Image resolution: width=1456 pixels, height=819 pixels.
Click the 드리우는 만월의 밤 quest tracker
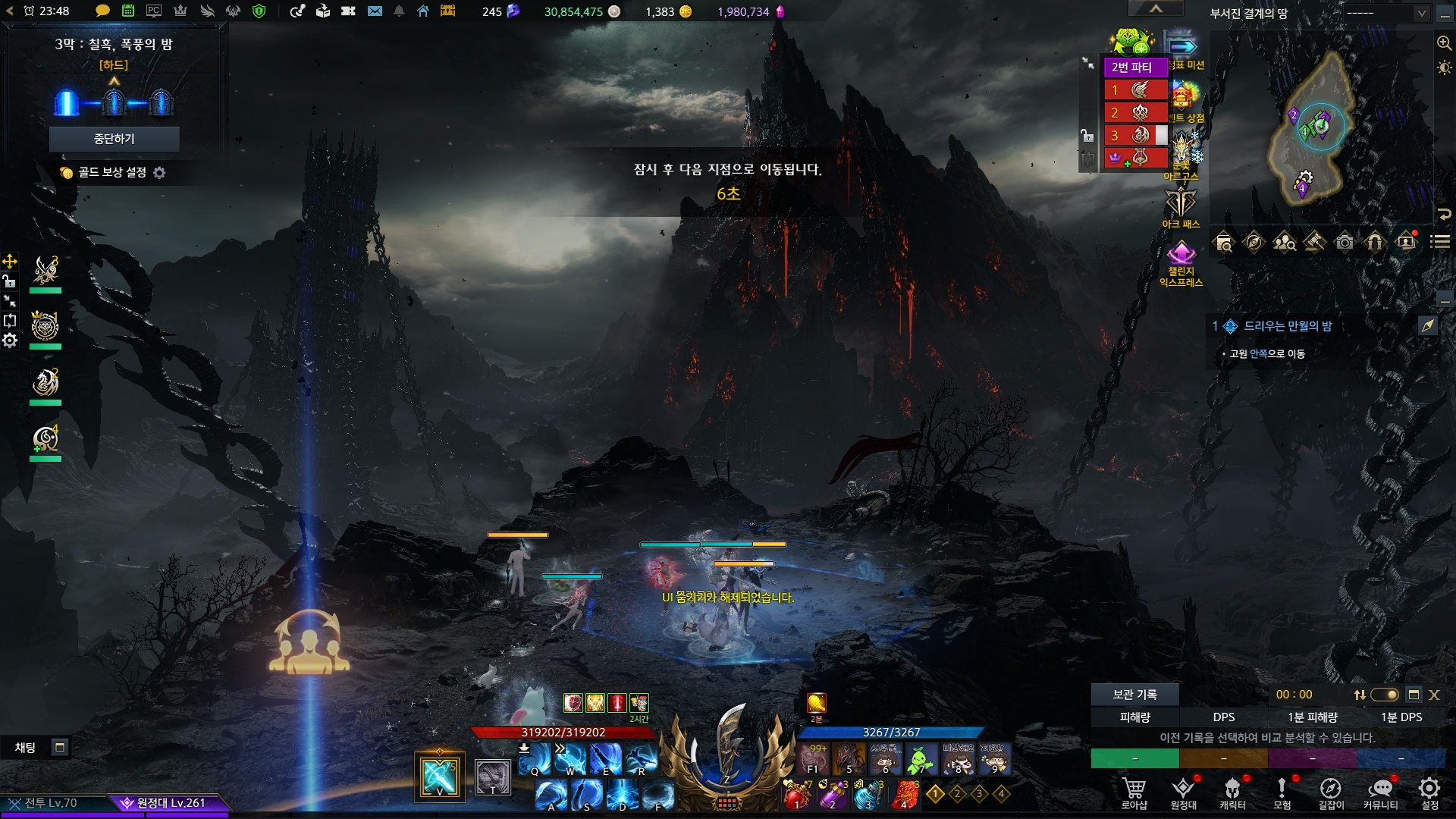coord(1288,326)
